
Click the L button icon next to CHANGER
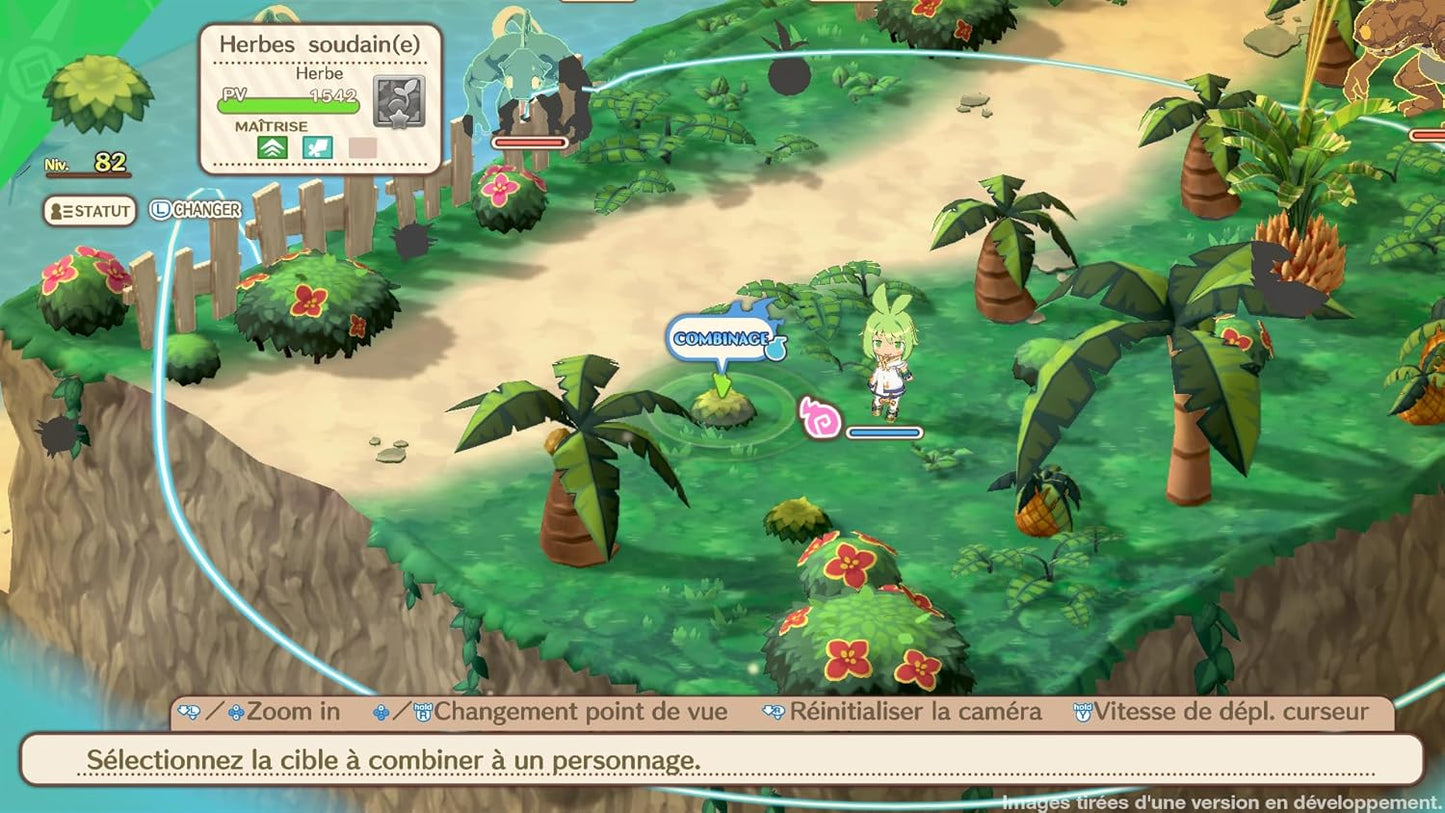161,210
